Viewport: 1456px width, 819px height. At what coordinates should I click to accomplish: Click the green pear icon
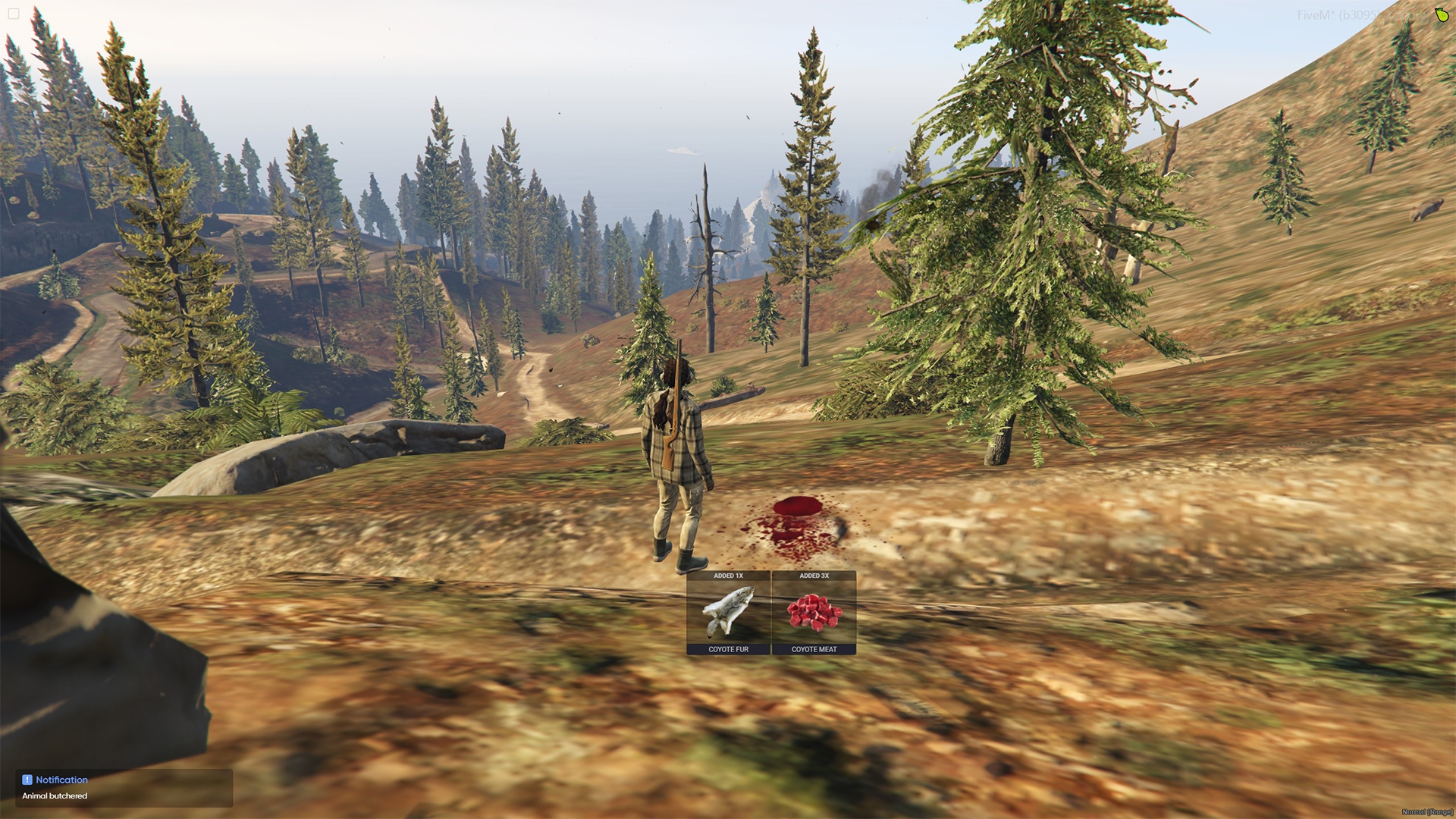[1441, 15]
